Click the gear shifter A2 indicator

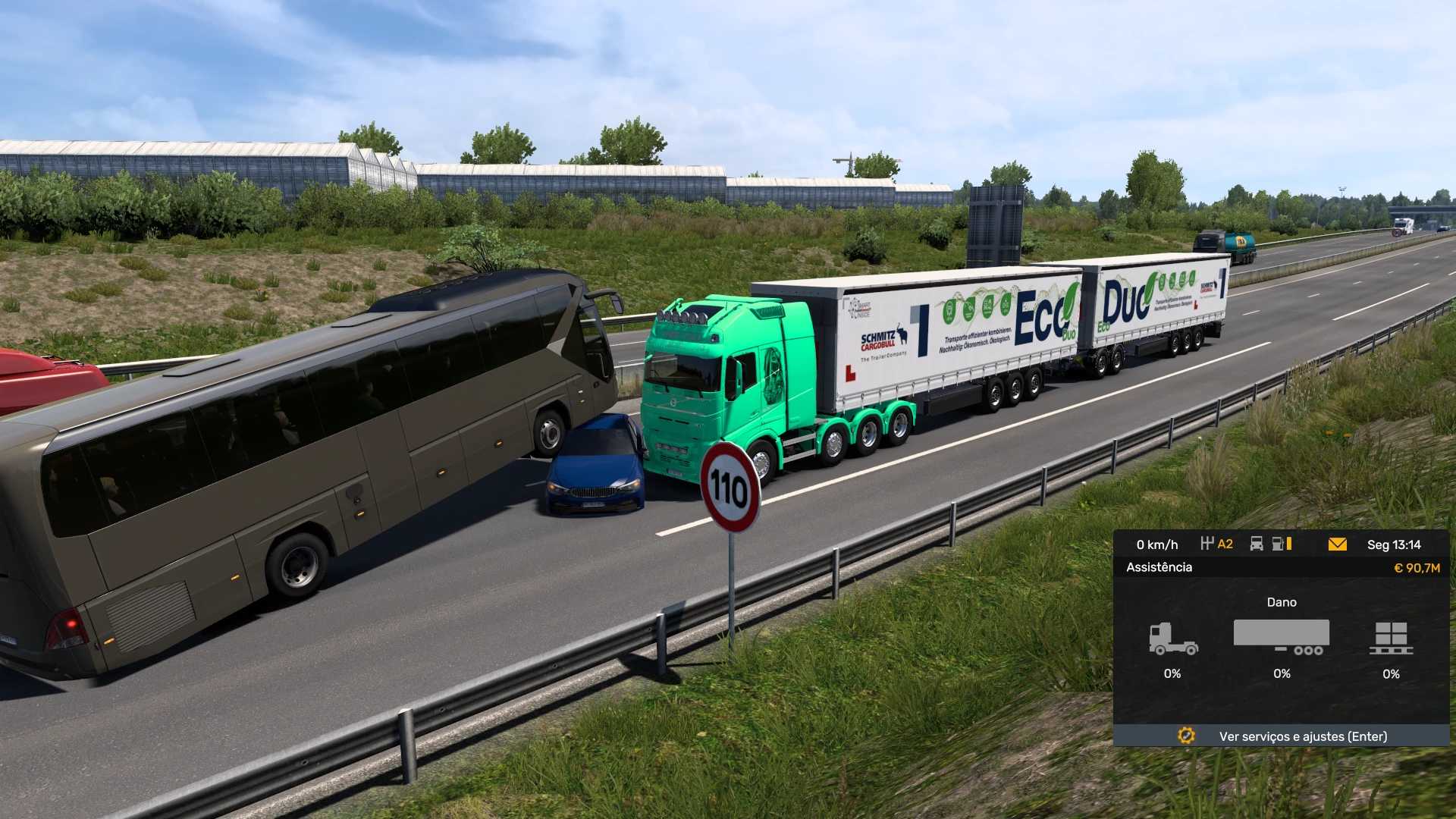pyautogui.click(x=1217, y=544)
